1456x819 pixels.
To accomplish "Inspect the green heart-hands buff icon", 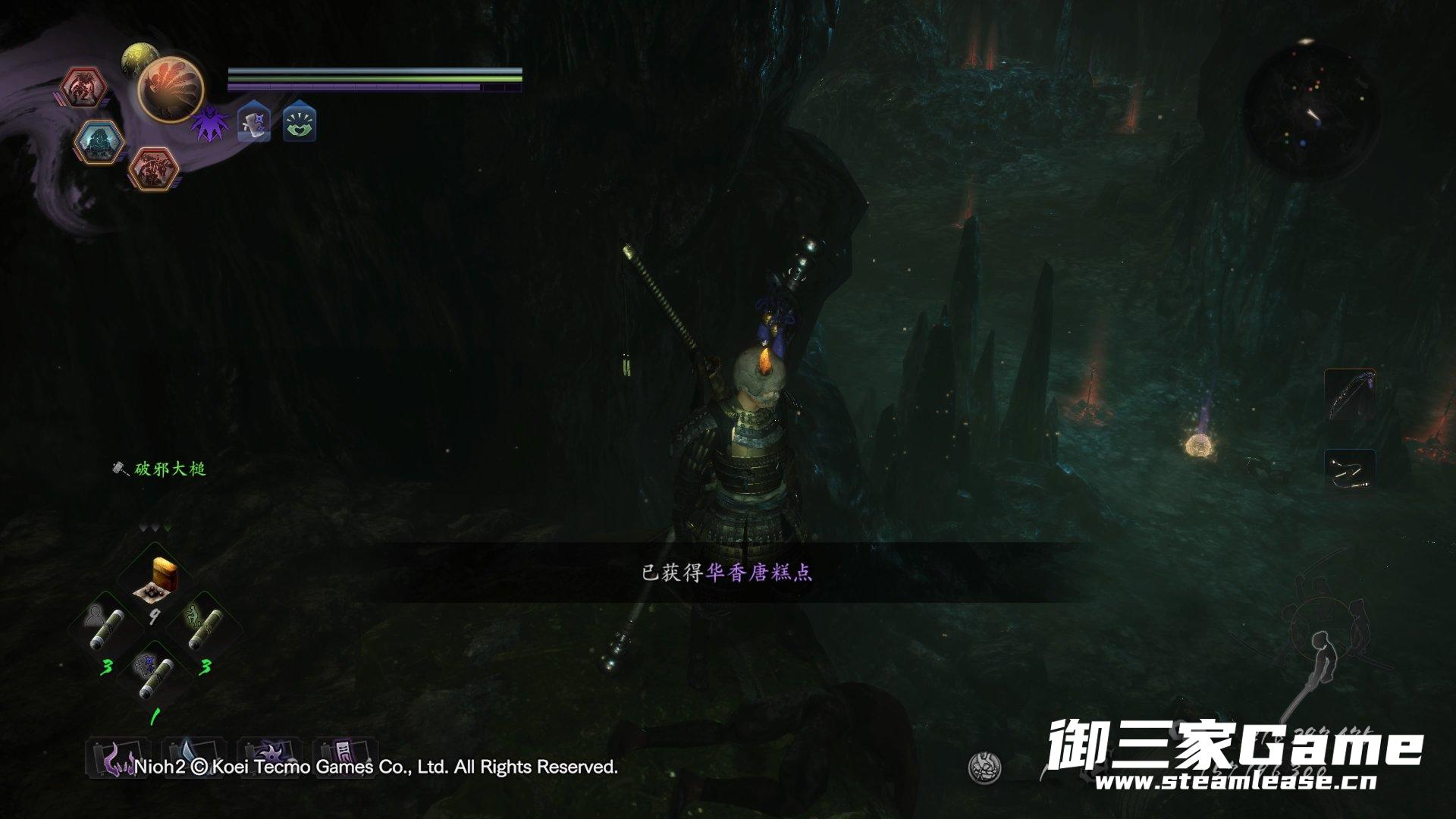I will pyautogui.click(x=300, y=124).
